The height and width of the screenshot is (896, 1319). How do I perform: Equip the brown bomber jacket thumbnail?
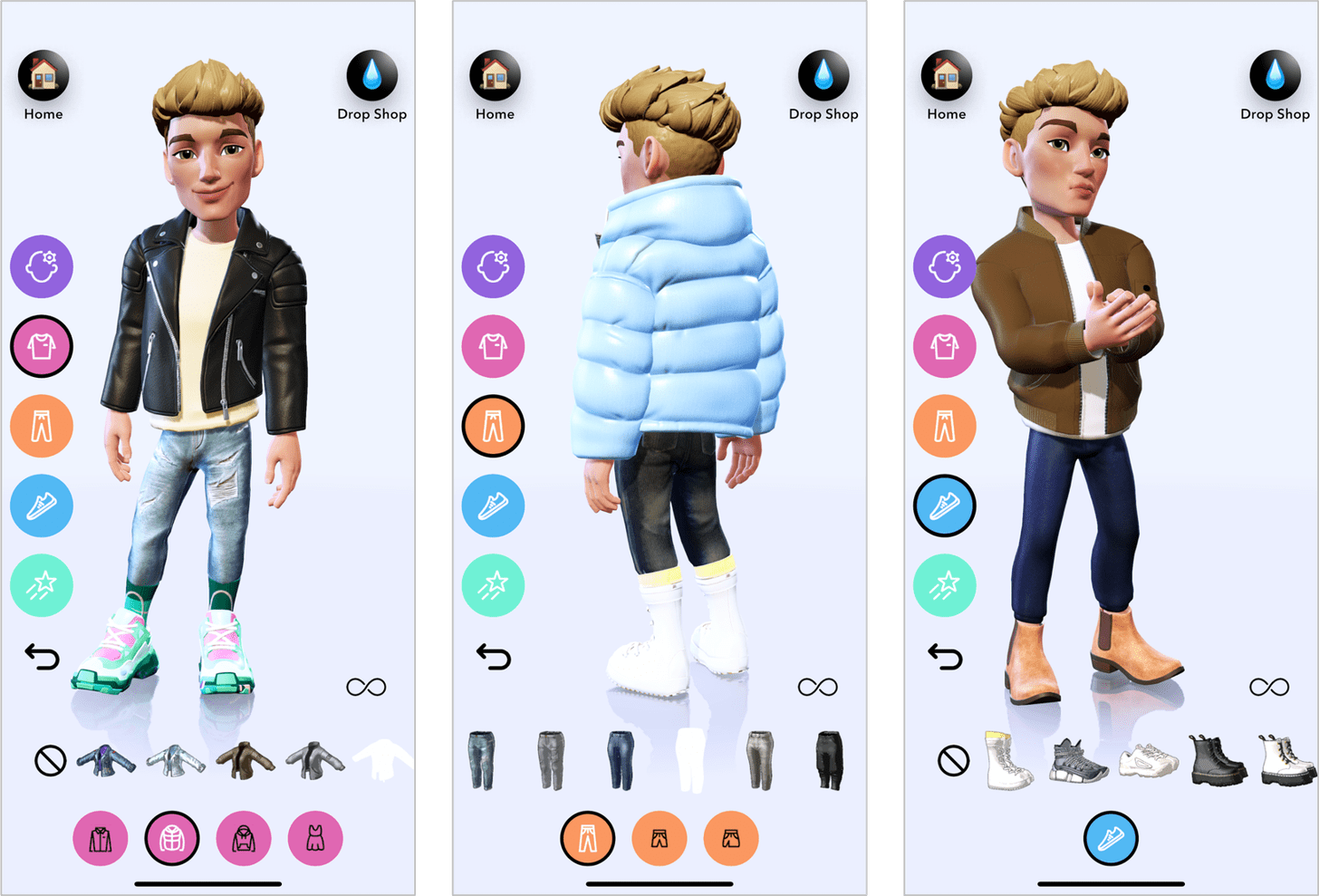(246, 759)
